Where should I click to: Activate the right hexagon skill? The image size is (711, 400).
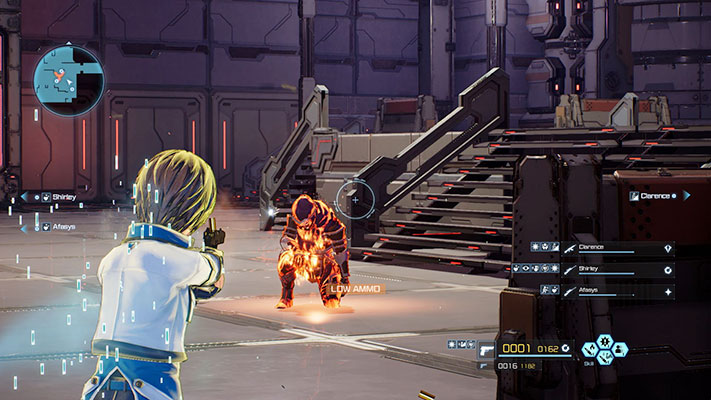tap(619, 349)
